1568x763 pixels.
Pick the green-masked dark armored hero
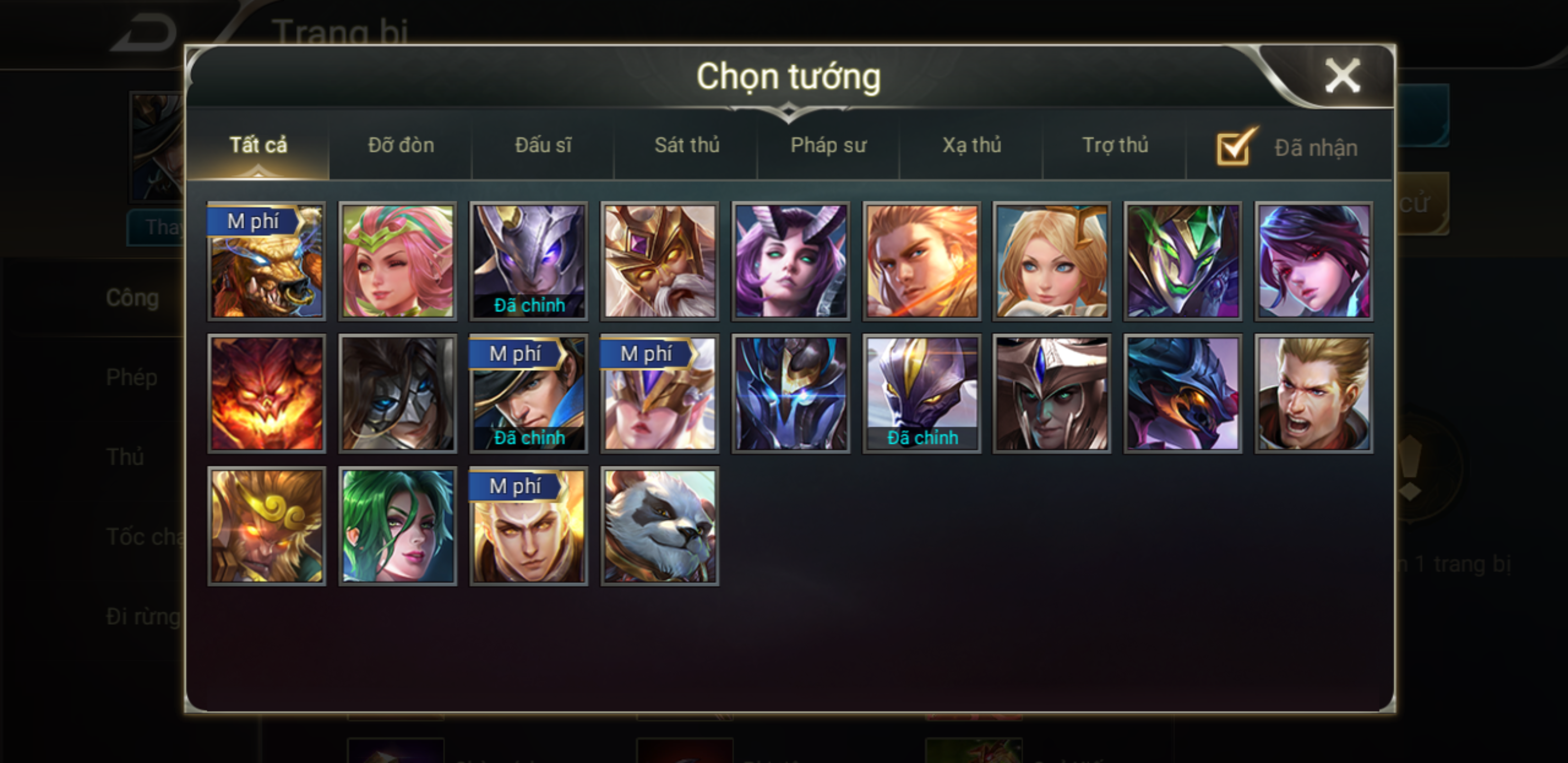[1183, 261]
